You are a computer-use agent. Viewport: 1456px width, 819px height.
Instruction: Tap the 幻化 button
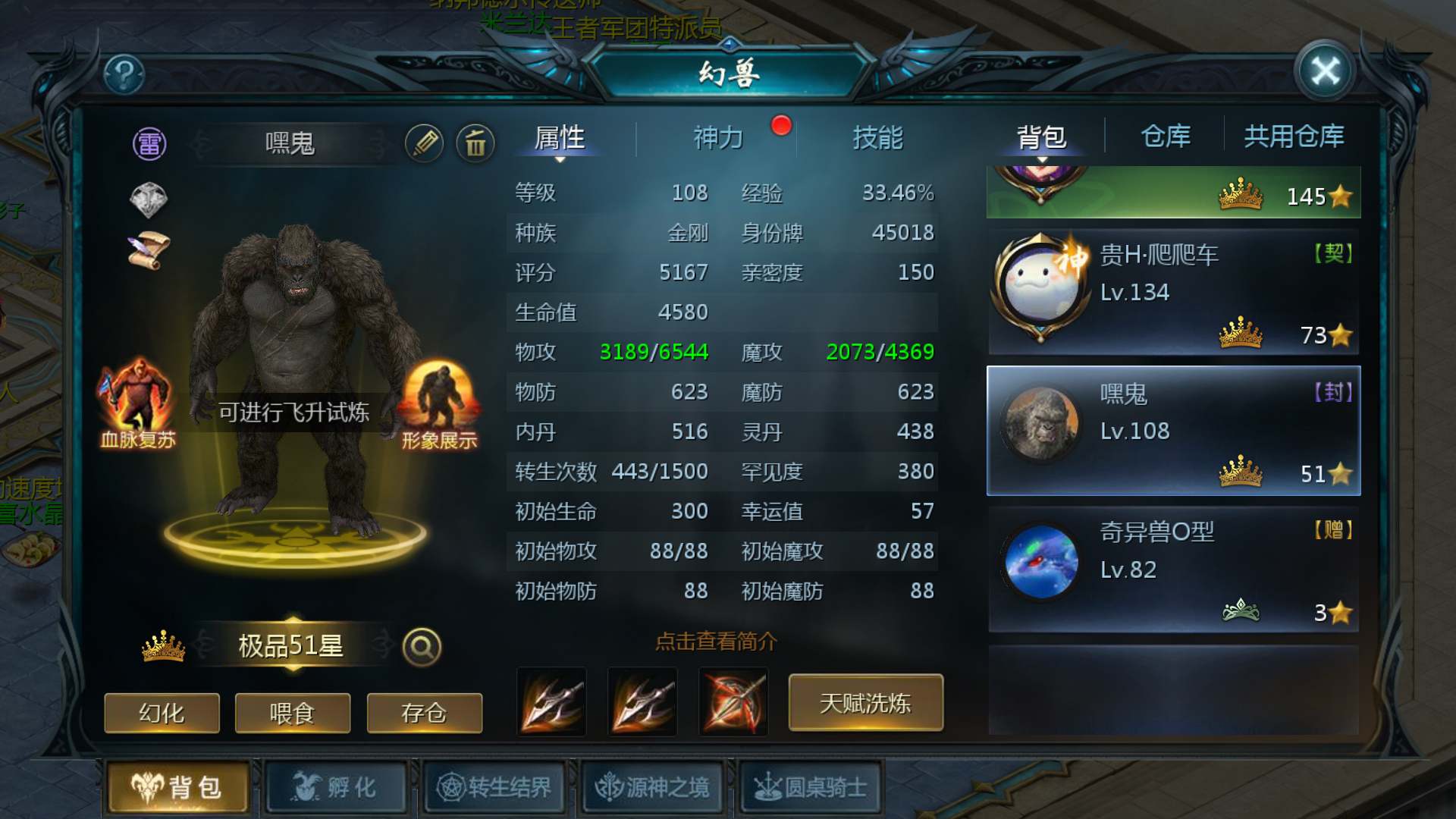(x=162, y=713)
